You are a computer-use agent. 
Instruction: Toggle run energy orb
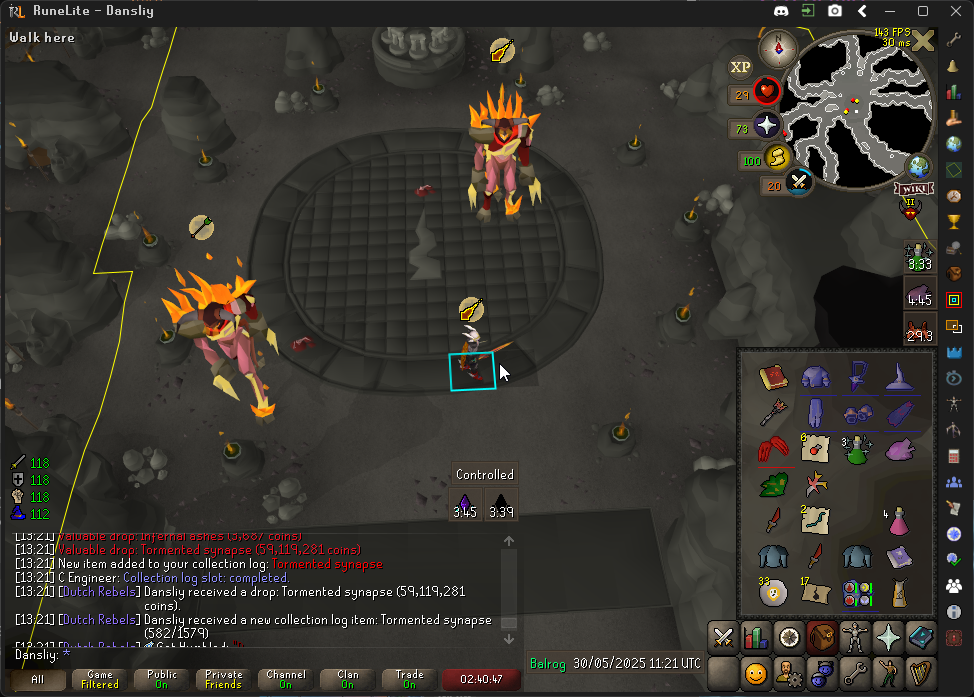(777, 157)
